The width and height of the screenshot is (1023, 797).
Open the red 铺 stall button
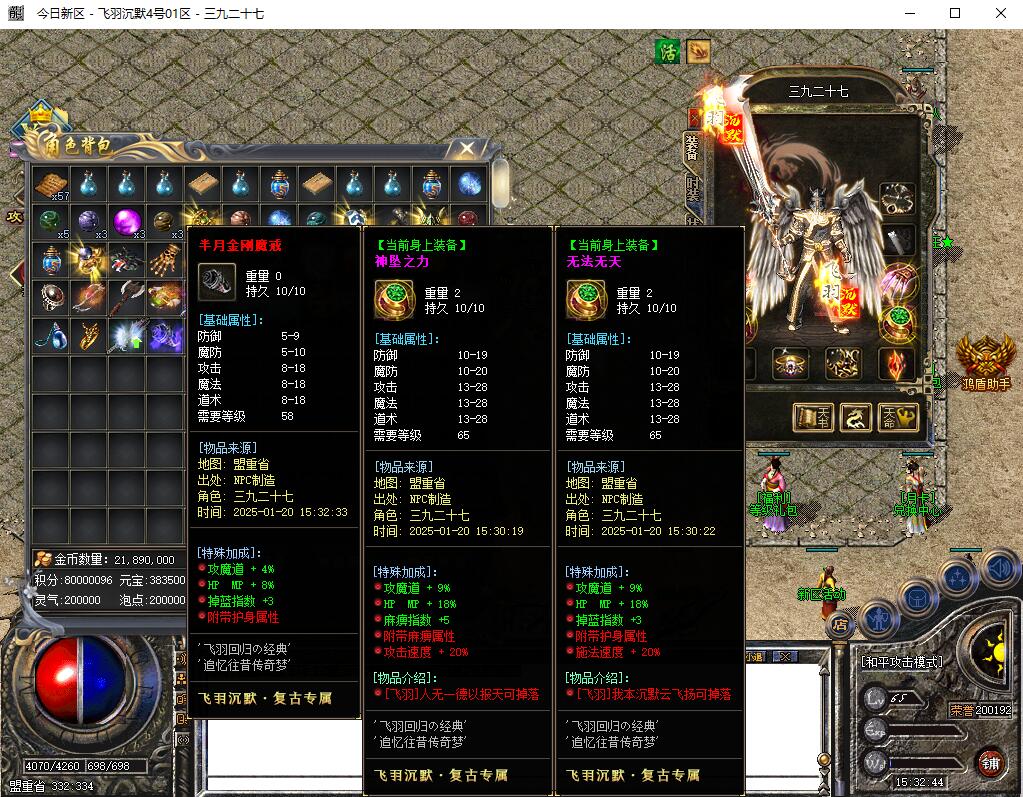point(990,762)
